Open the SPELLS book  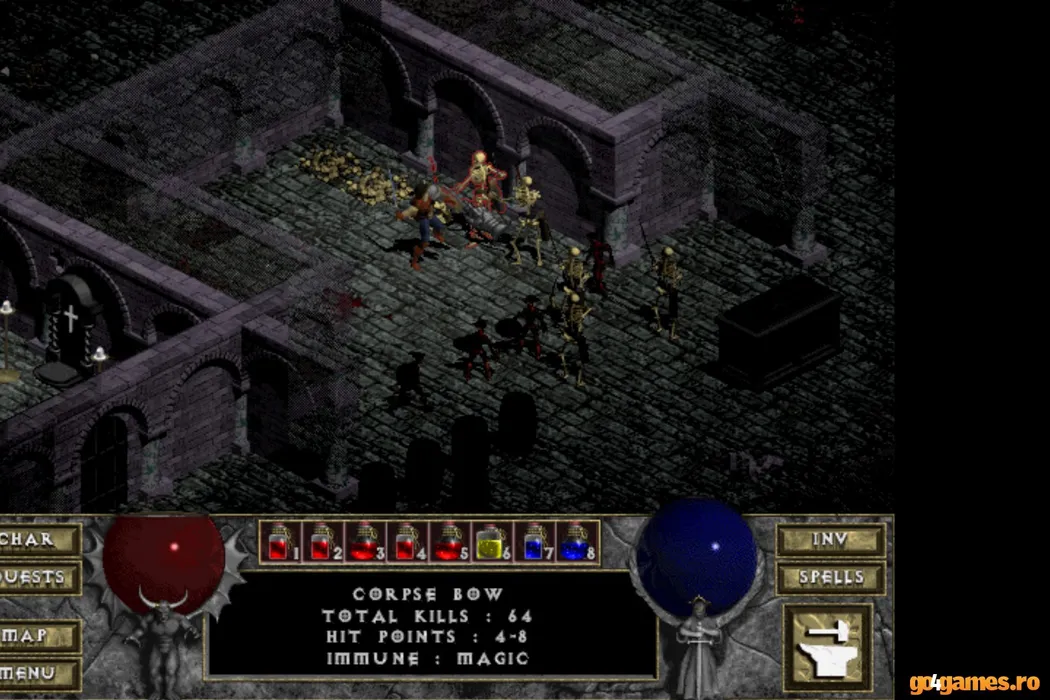(x=830, y=577)
